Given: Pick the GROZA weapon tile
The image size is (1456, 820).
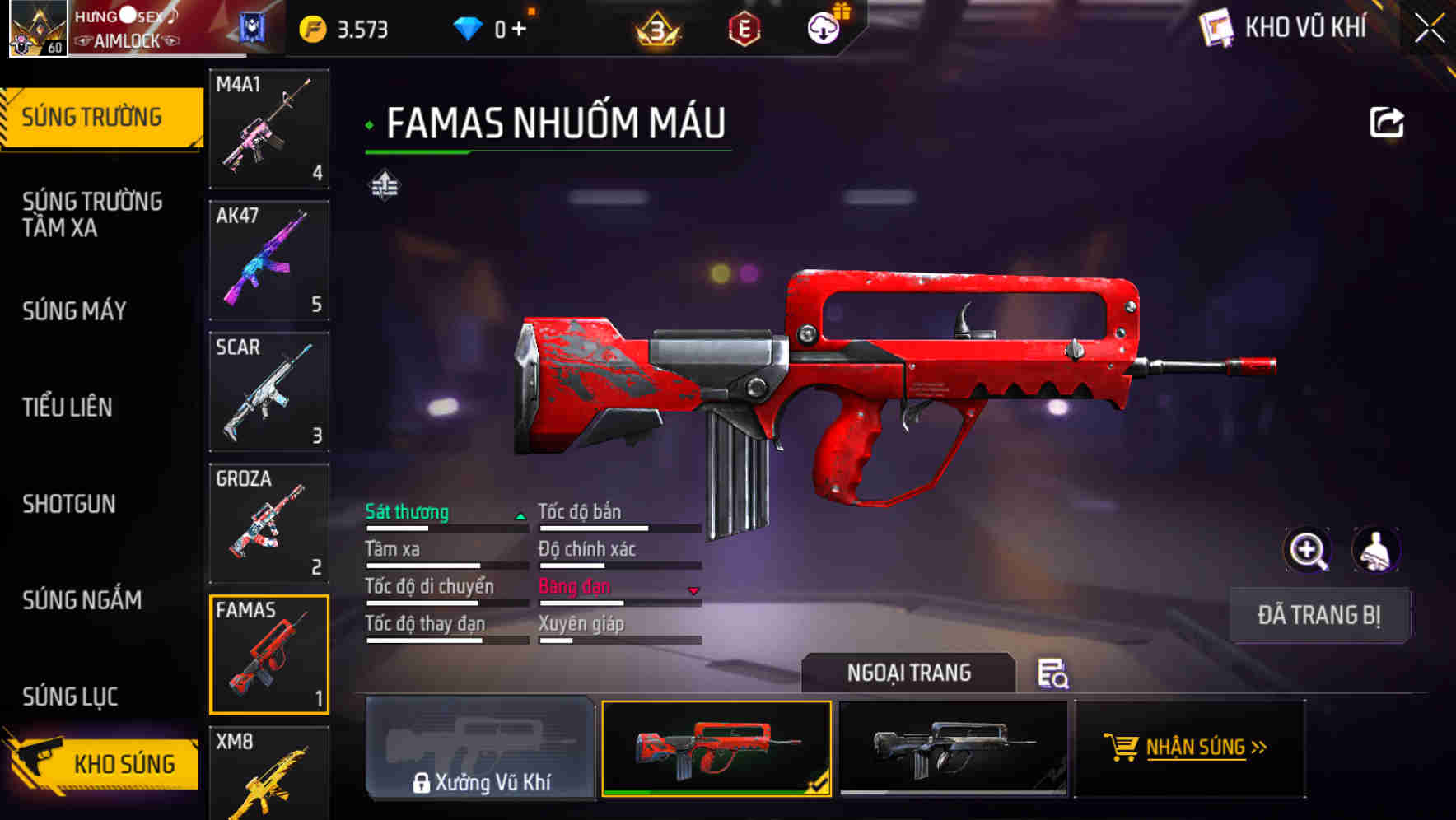Looking at the screenshot, I should pyautogui.click(x=269, y=523).
